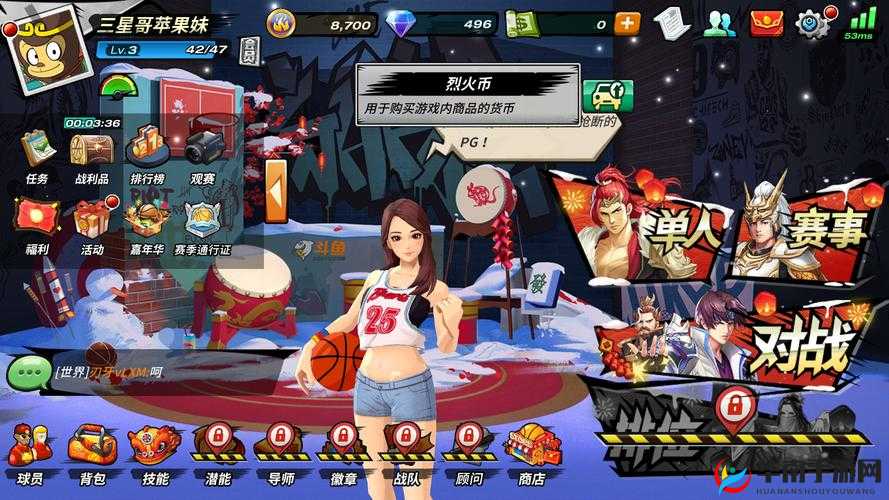Click the orange plus button to add cash
Screen dimensions: 889x500
627,23
